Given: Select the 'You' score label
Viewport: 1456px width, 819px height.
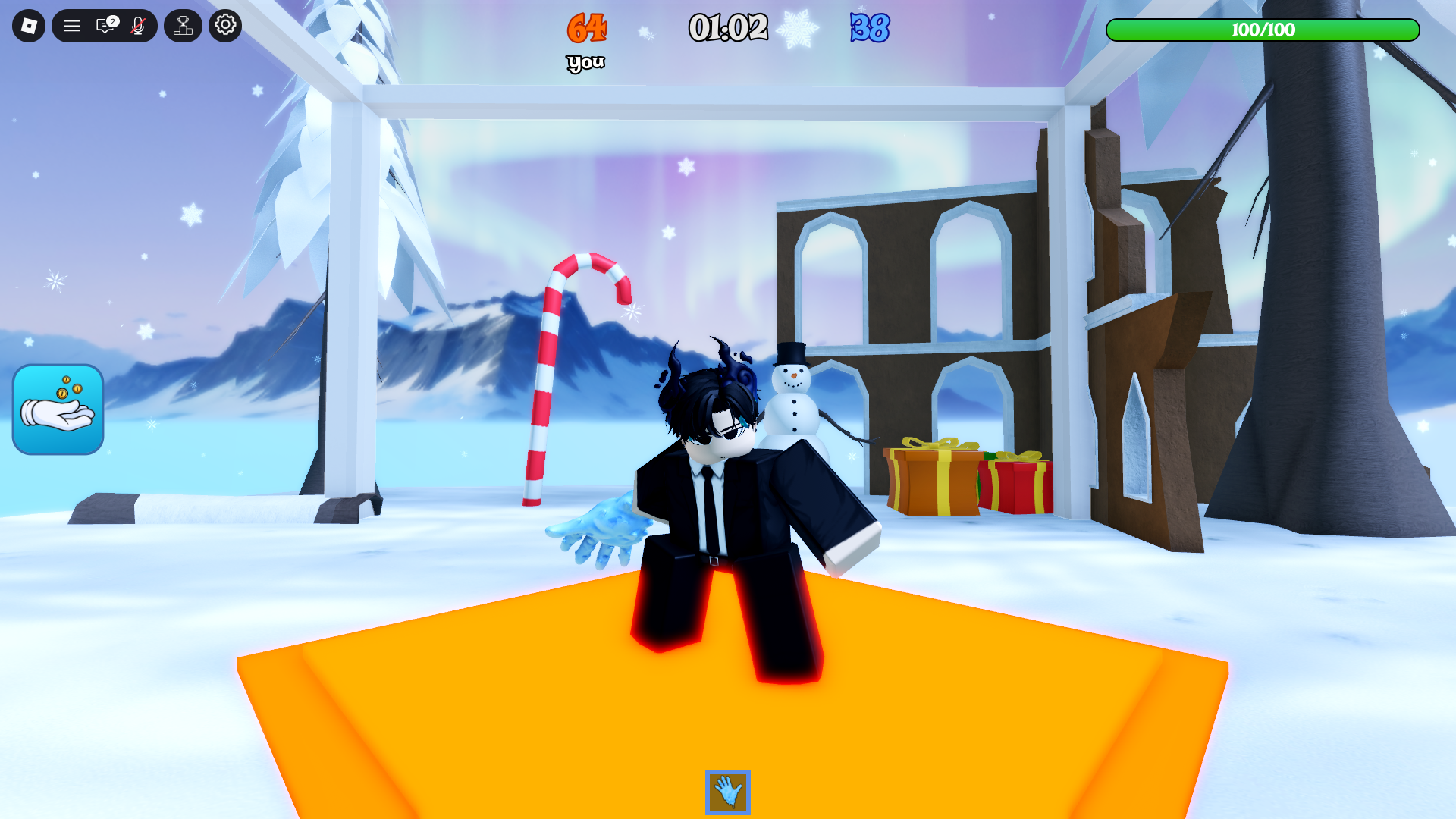Looking at the screenshot, I should tap(585, 61).
